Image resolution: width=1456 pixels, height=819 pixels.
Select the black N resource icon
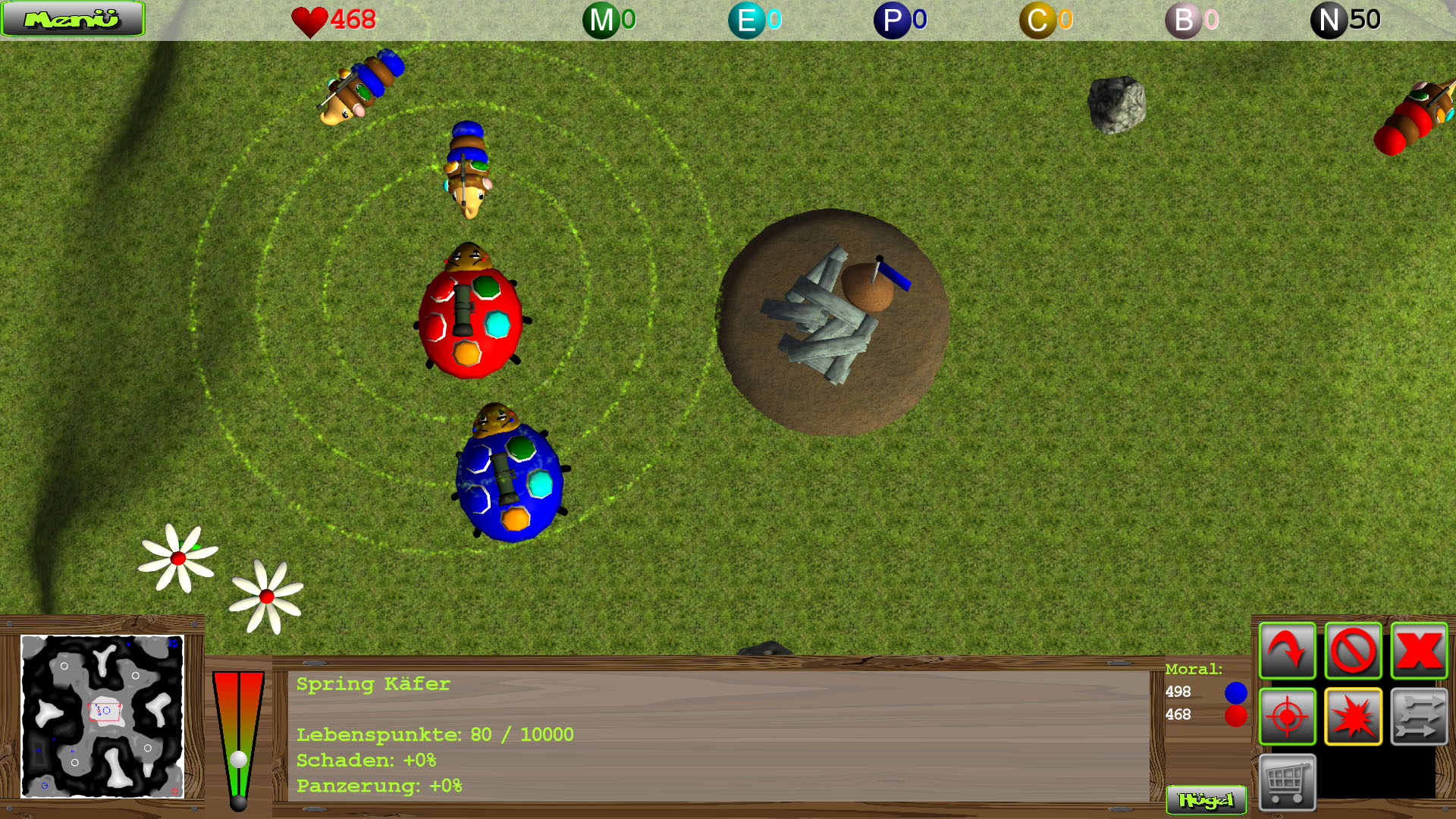point(1329,20)
